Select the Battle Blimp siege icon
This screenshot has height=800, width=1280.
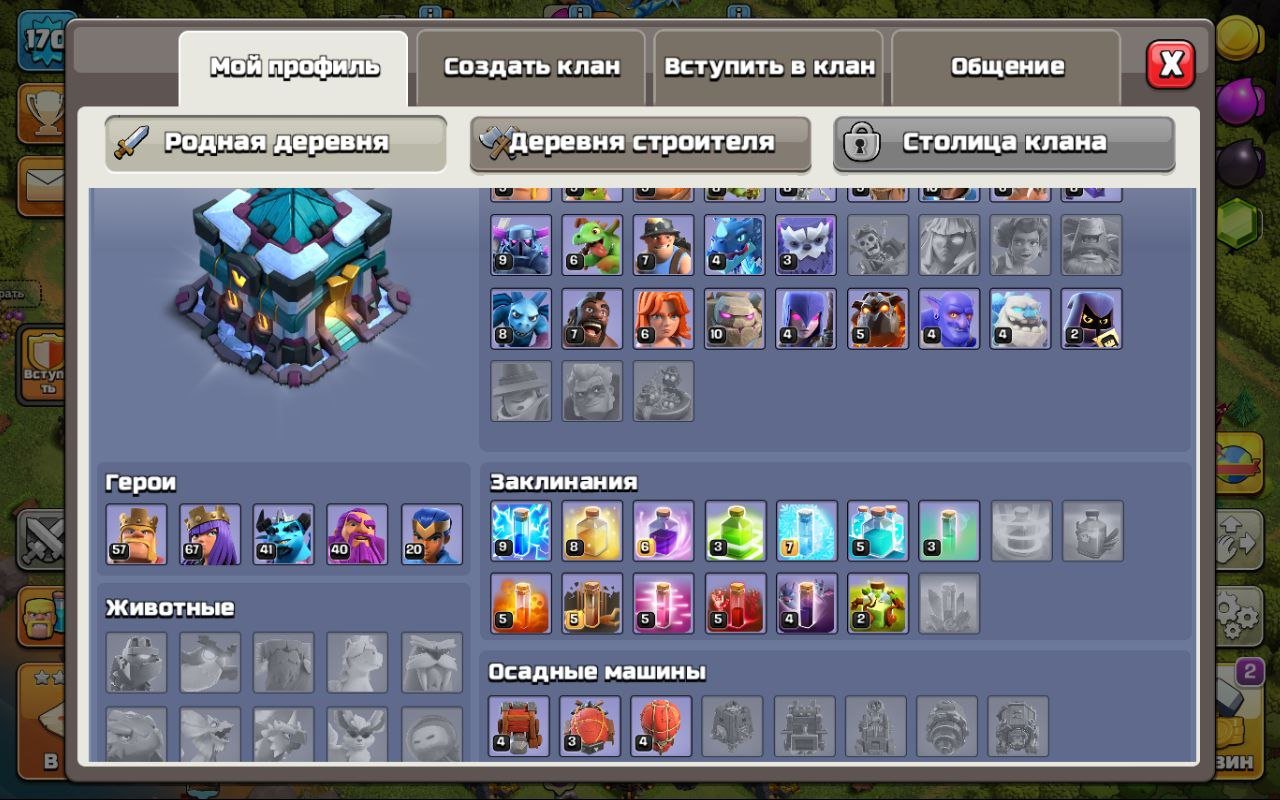pyautogui.click(x=591, y=726)
